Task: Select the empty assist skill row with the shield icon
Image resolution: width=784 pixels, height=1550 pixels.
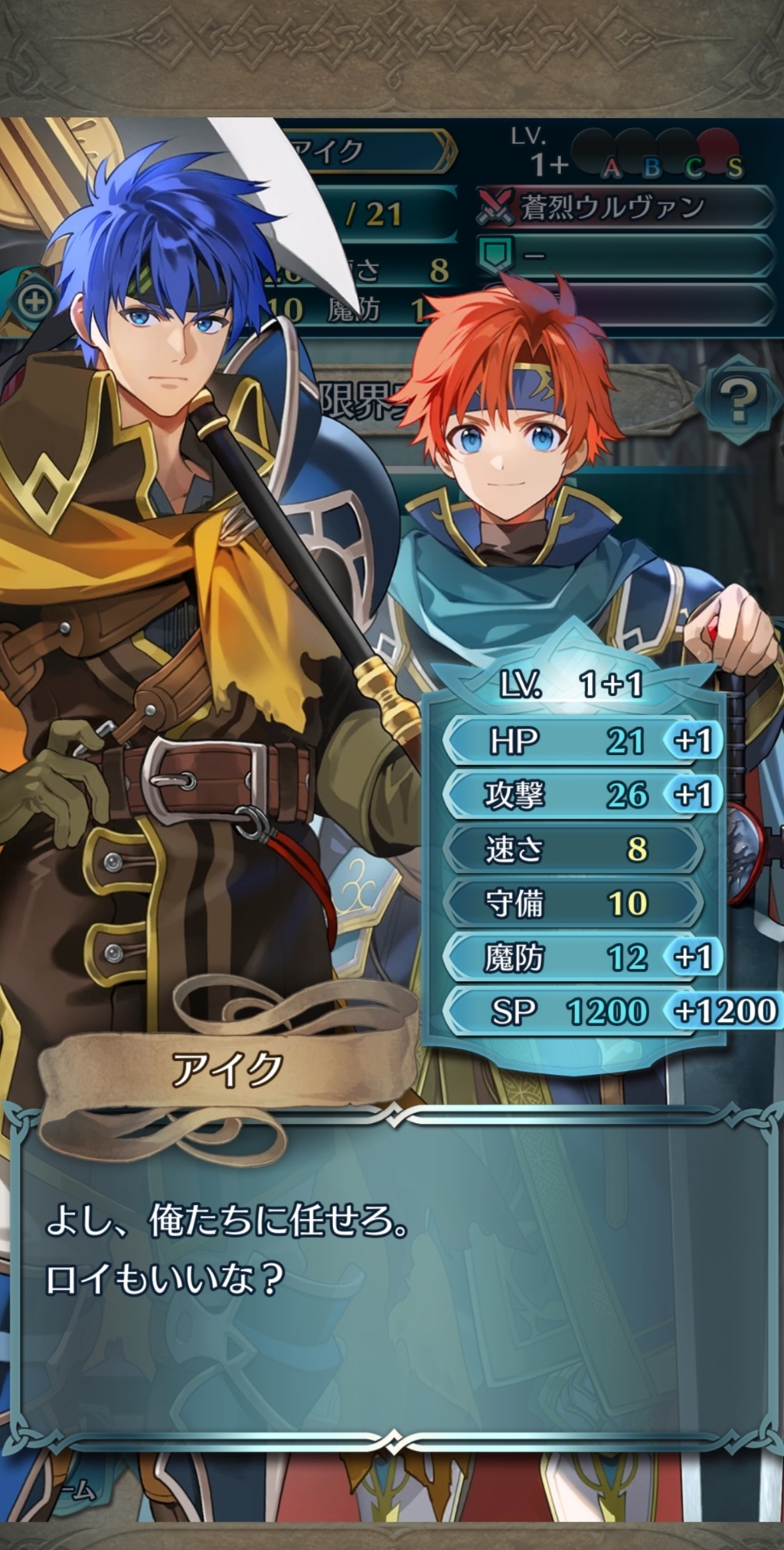Action: coord(624,255)
